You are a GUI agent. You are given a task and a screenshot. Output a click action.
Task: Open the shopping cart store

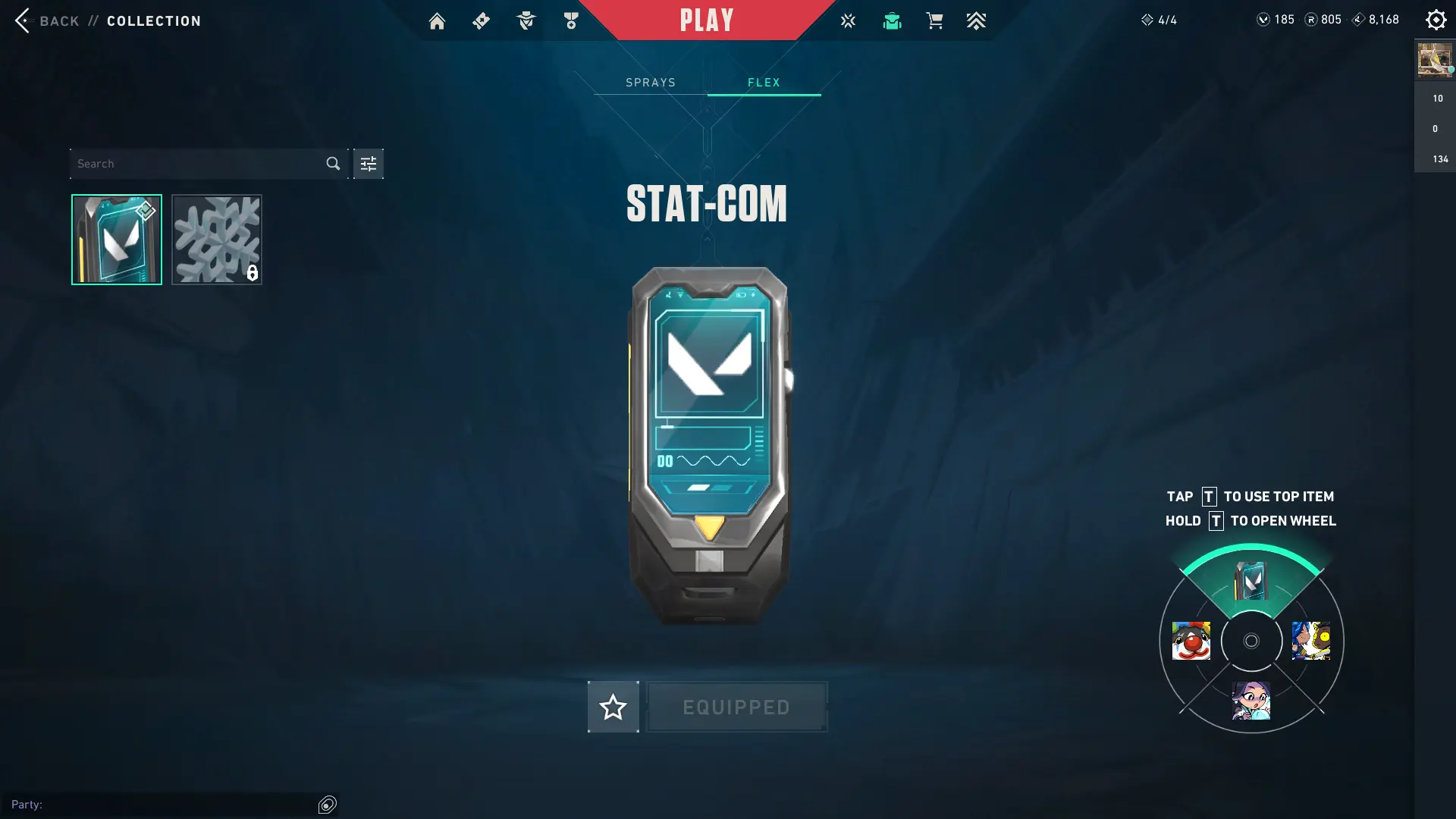click(934, 21)
